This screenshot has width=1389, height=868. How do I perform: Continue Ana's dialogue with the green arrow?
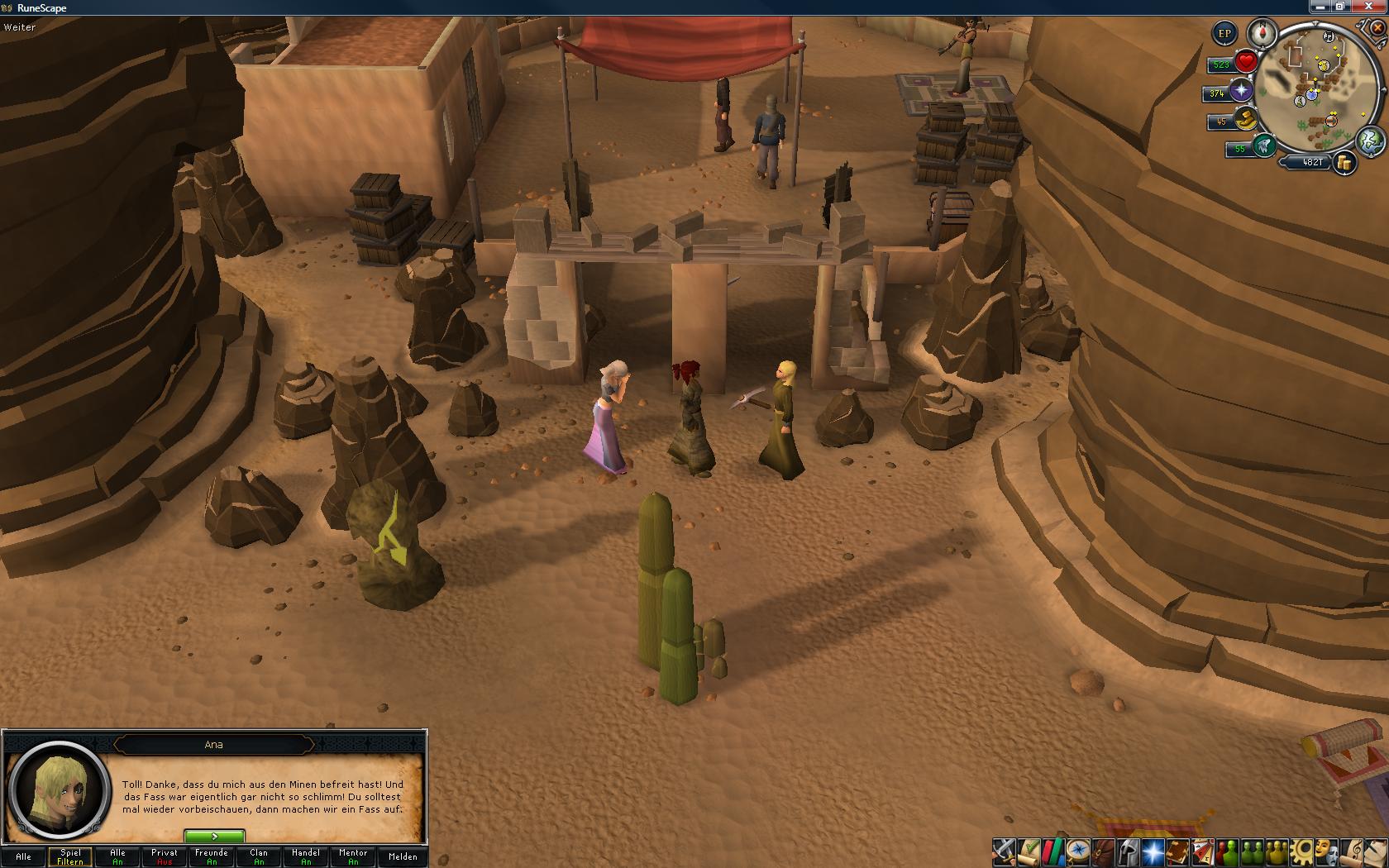click(x=214, y=837)
